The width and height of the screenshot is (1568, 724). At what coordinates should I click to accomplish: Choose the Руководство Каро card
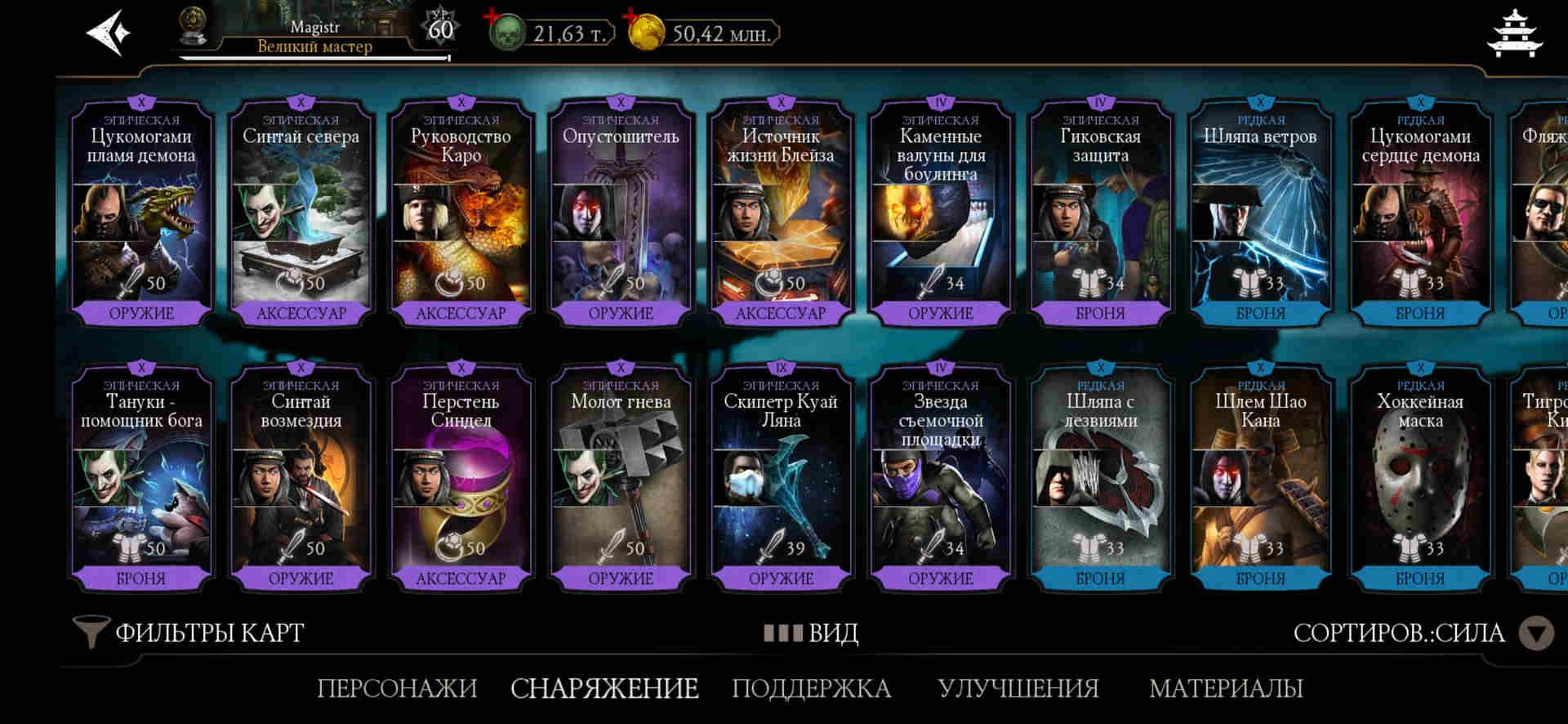[x=461, y=214]
